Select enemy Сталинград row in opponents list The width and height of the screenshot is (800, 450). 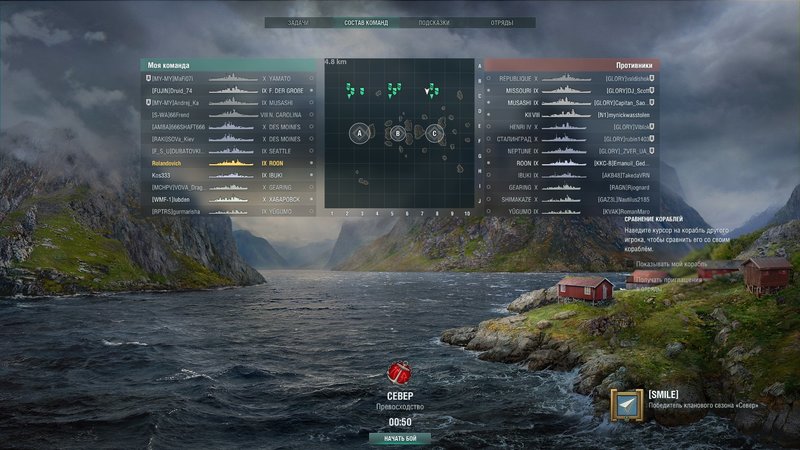[570, 139]
